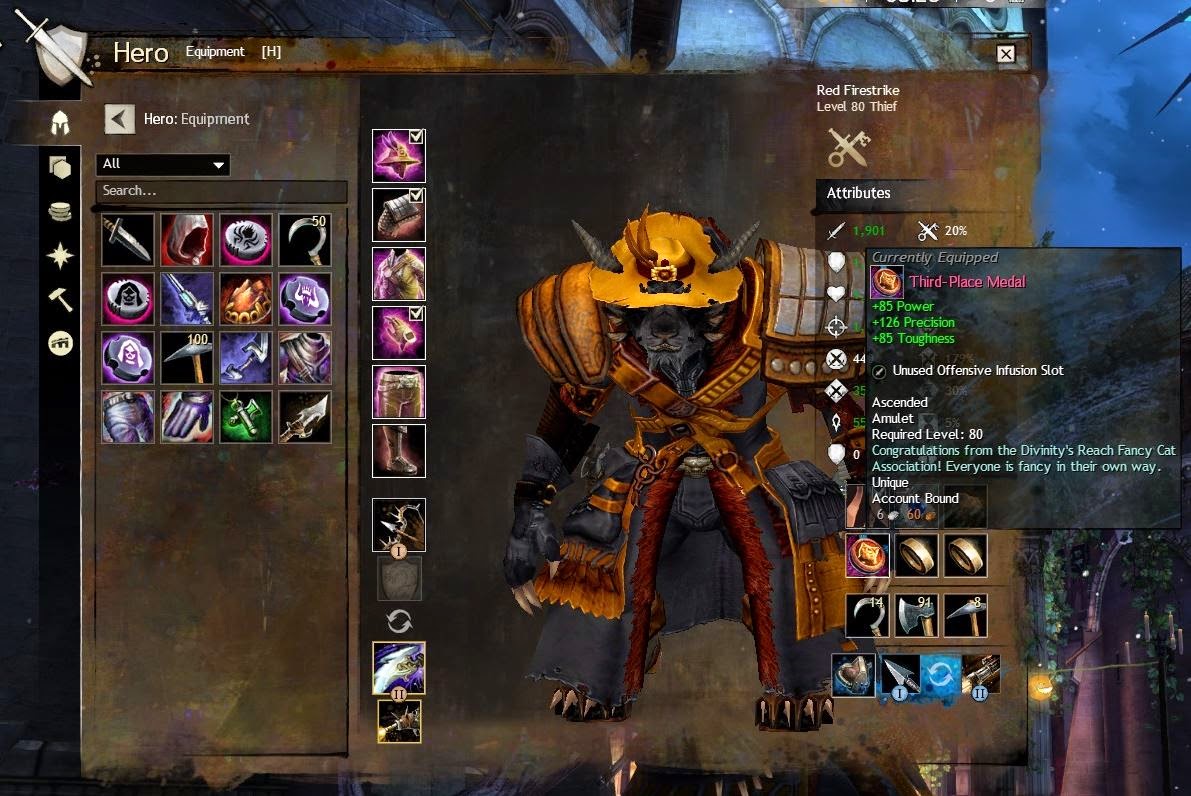Open the four-point star tab
The image size is (1191, 796).
click(x=61, y=255)
